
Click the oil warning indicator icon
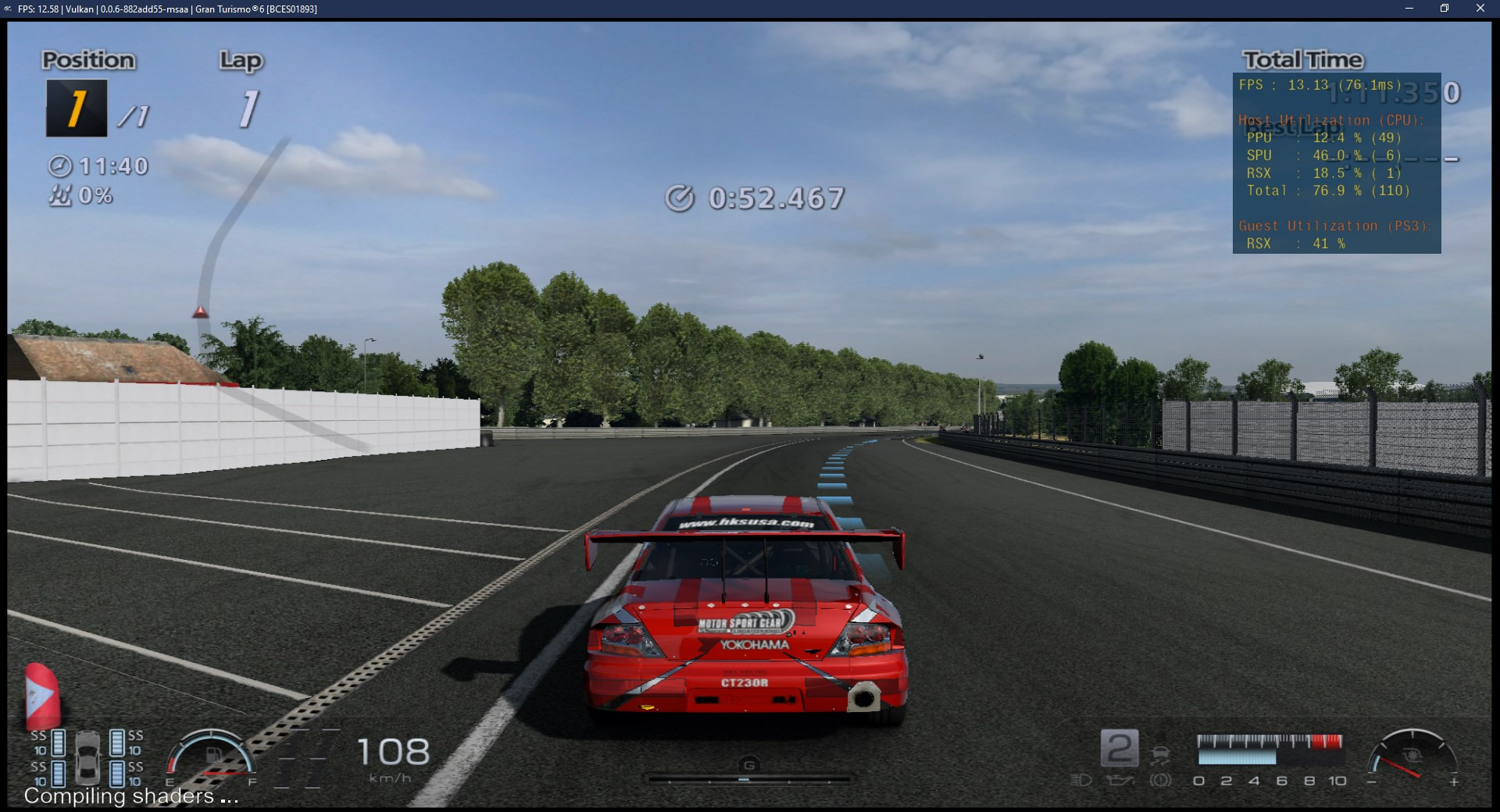(1120, 780)
